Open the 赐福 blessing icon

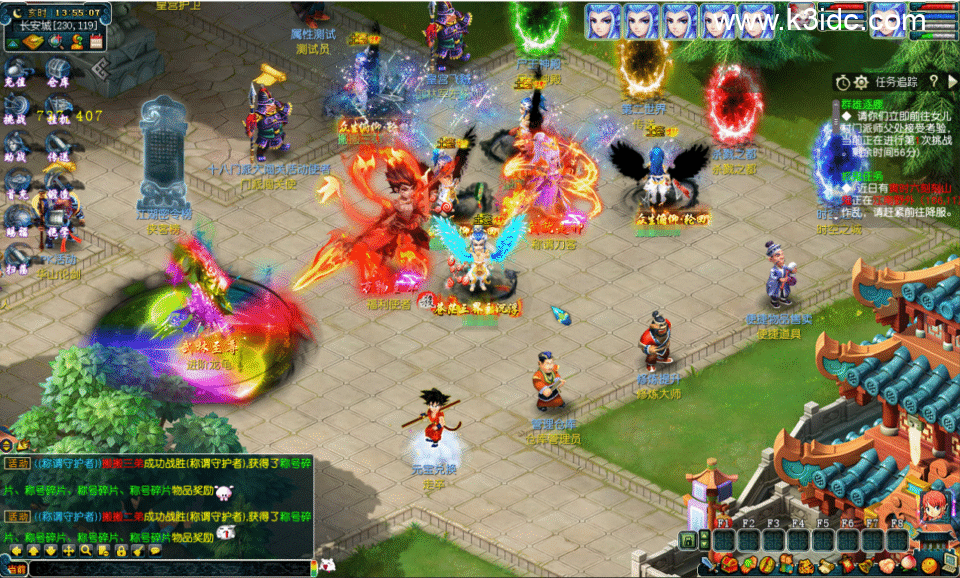point(15,224)
